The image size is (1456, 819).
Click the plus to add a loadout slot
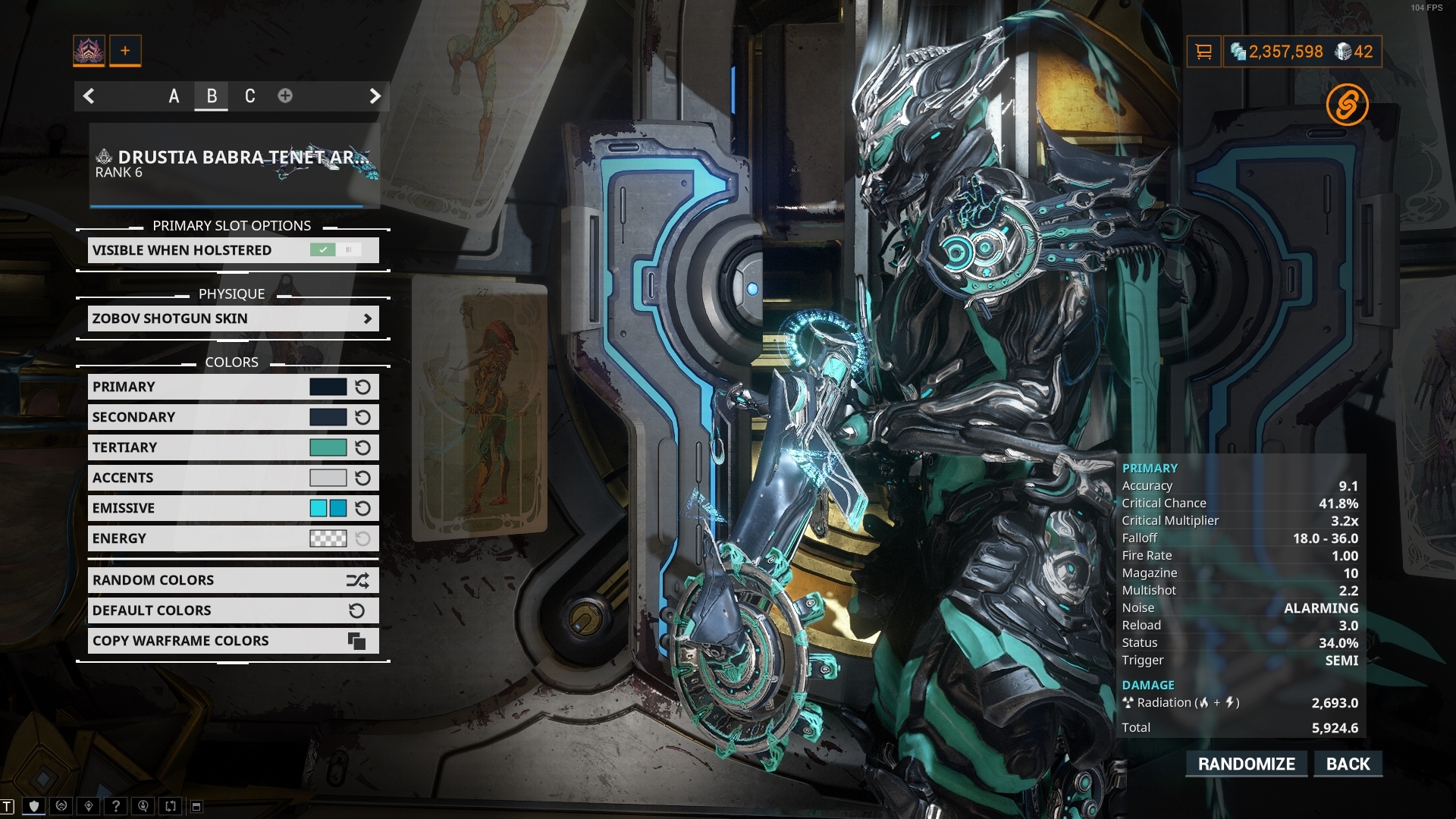pyautogui.click(x=124, y=50)
